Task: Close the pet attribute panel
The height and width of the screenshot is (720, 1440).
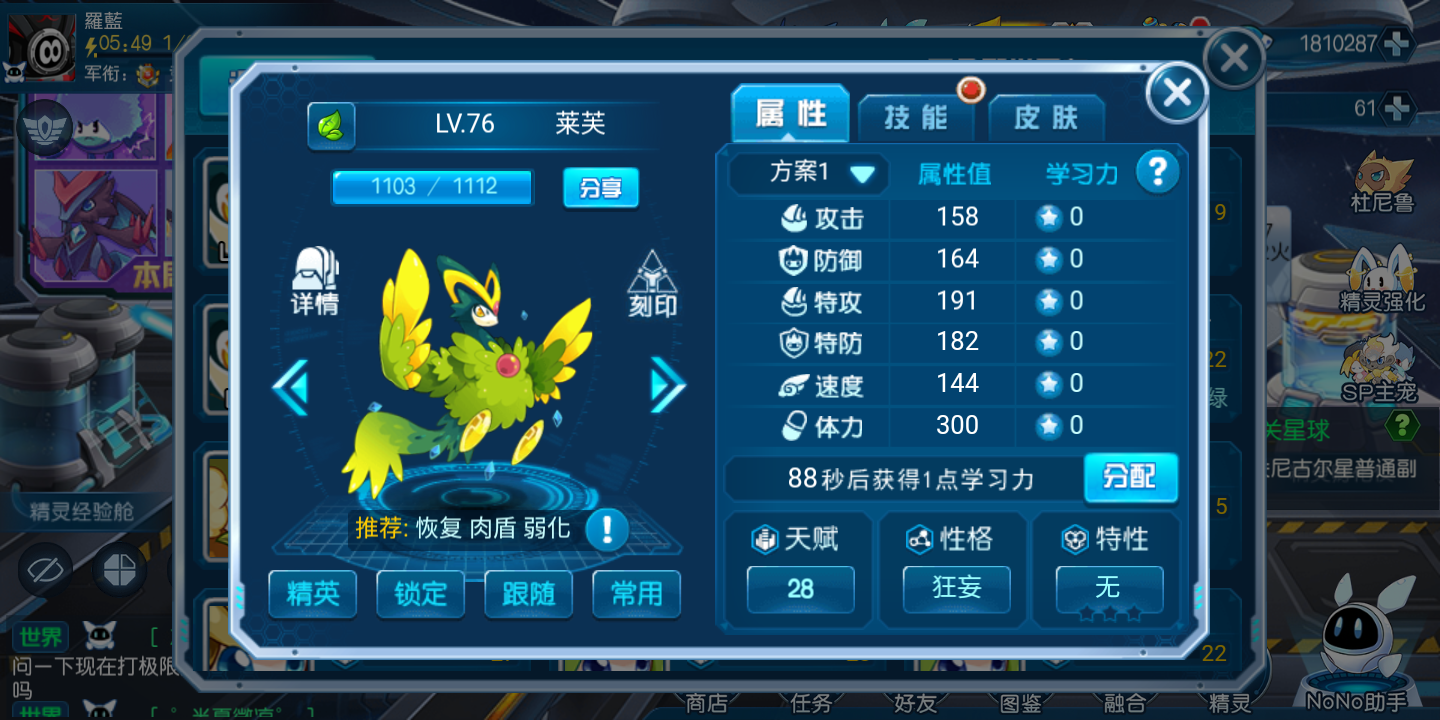Action: [1176, 93]
